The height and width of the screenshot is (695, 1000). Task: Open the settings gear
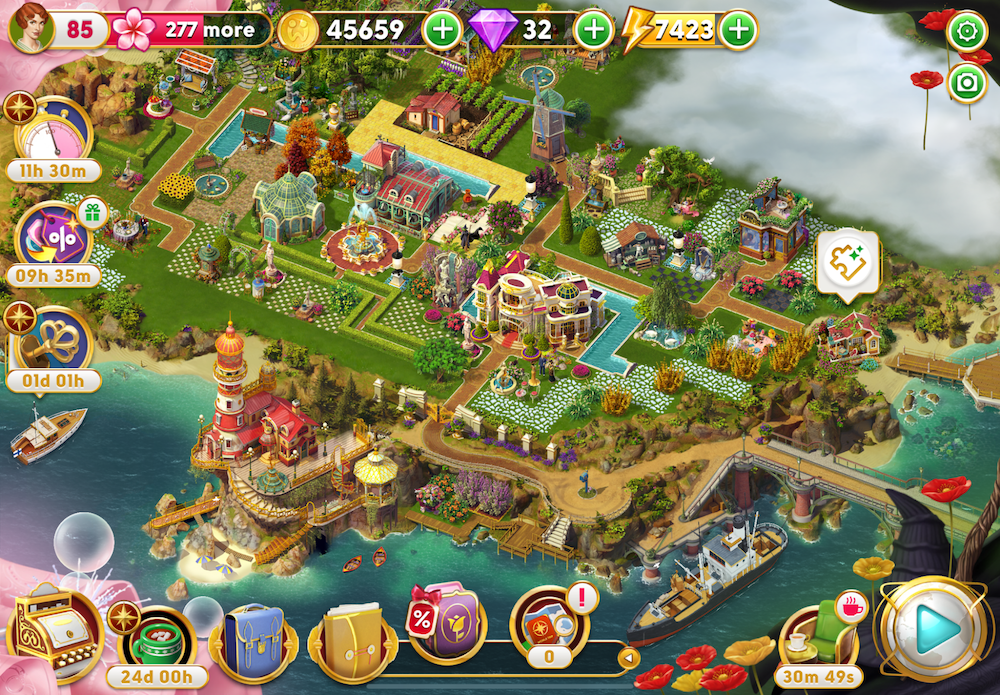tap(967, 32)
